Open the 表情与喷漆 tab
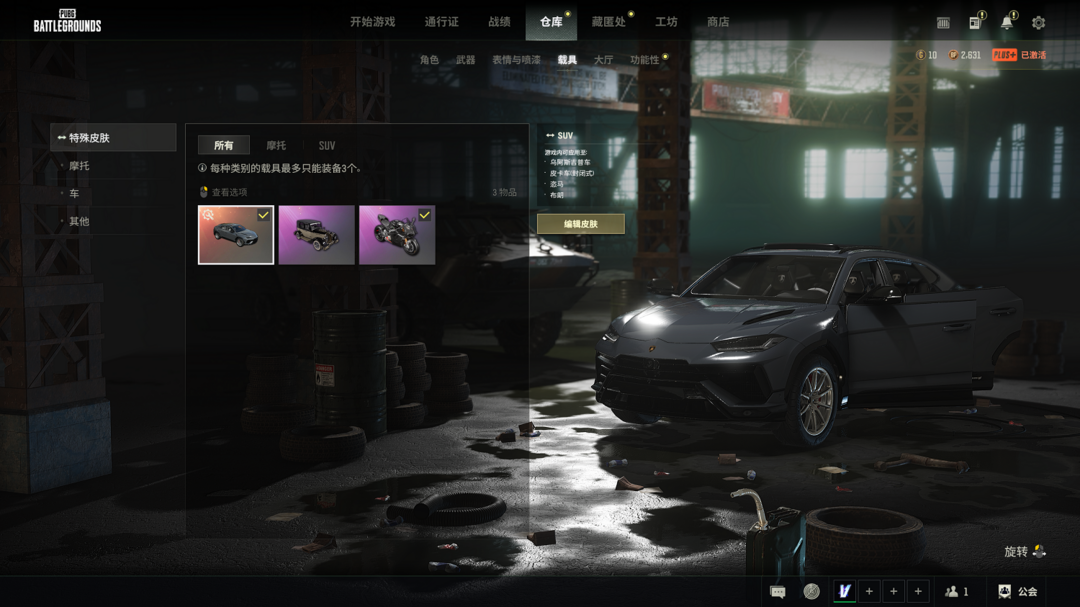This screenshot has width=1080, height=607. click(x=516, y=60)
